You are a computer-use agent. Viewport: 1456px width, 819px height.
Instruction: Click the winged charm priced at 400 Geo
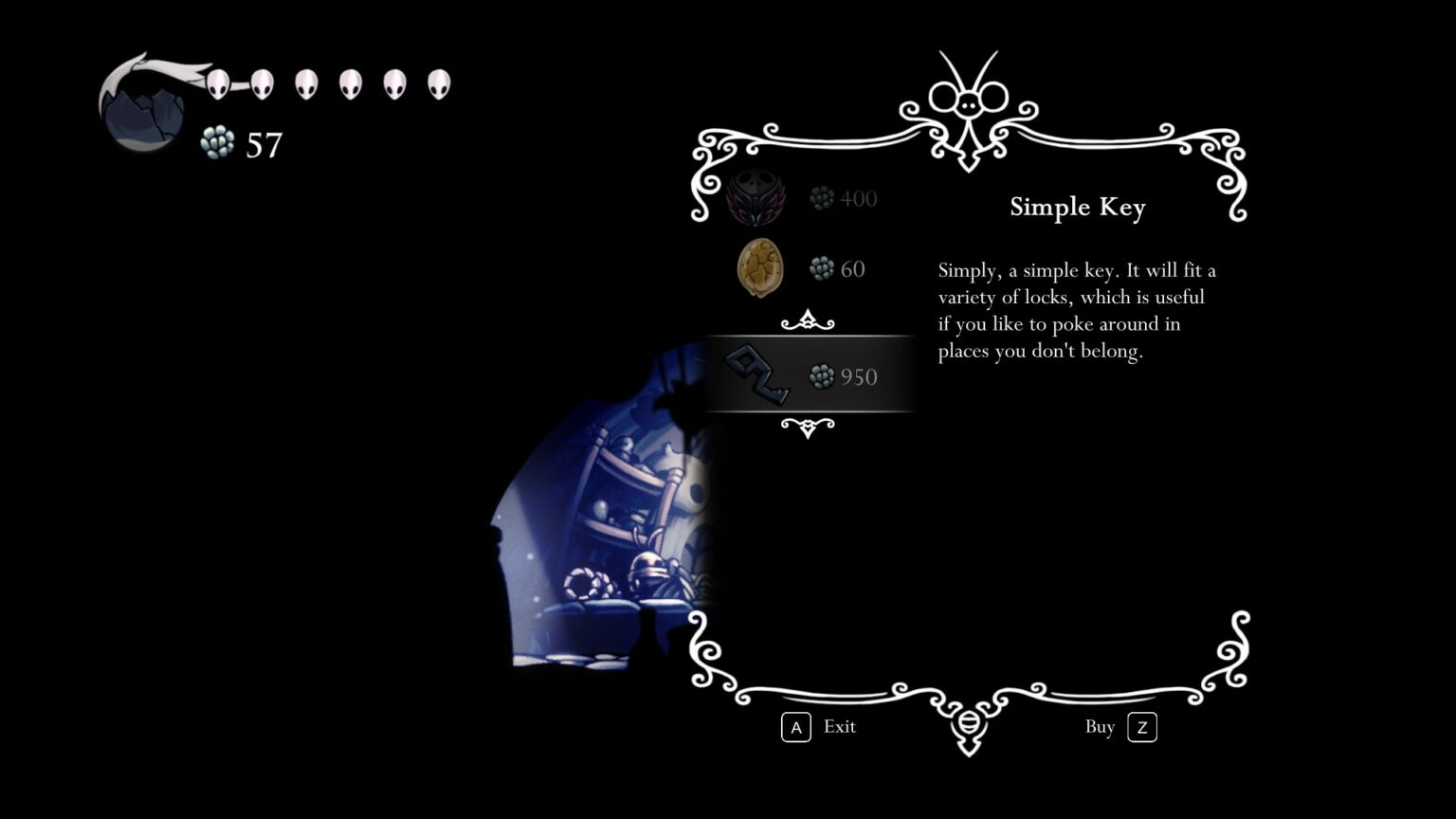(x=755, y=199)
